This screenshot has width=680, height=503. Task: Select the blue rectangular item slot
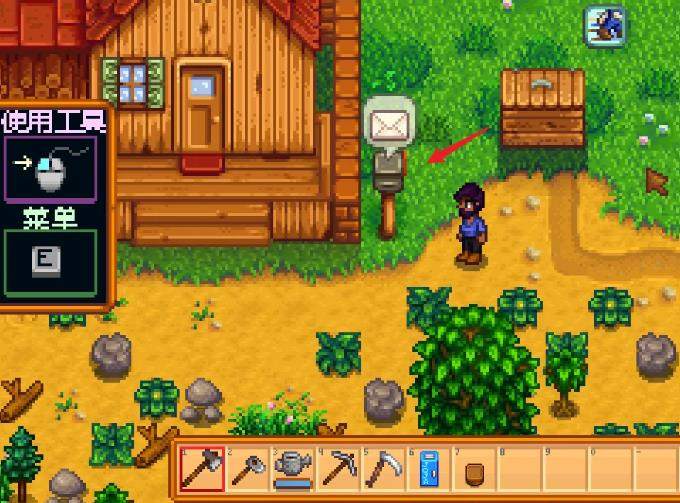pos(428,467)
